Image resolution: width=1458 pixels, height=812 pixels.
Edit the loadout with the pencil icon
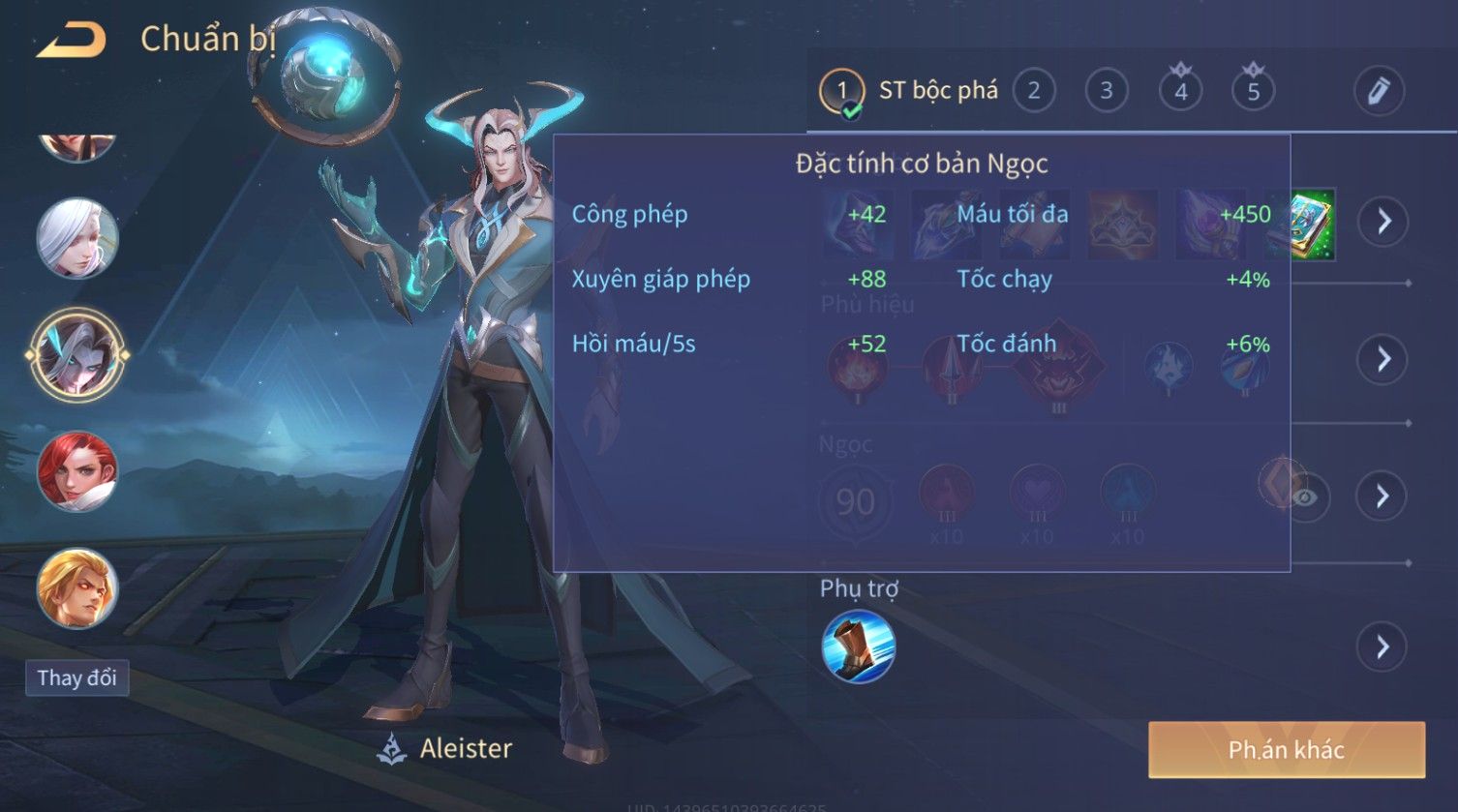point(1379,91)
